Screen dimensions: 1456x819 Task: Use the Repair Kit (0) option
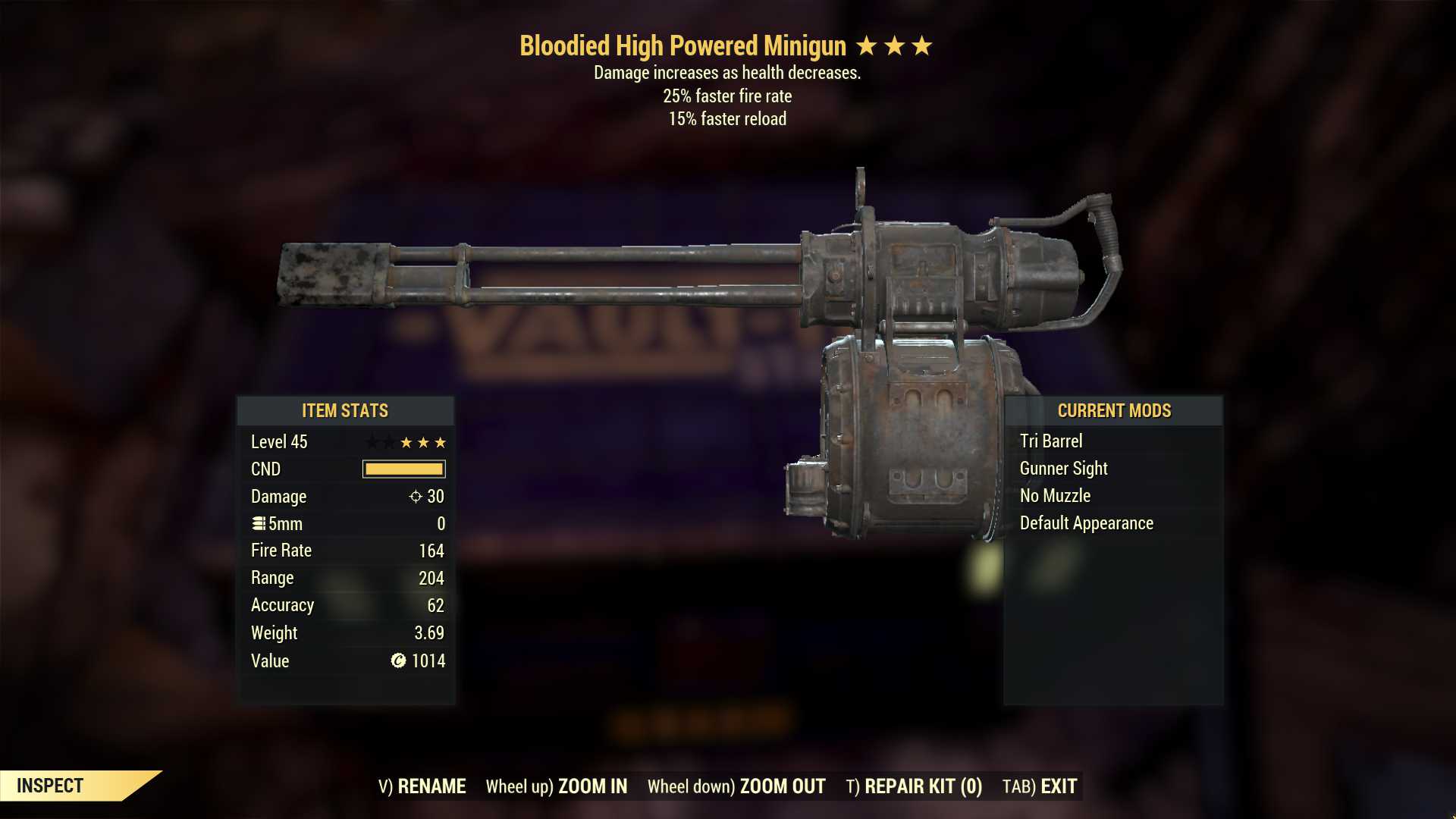pyautogui.click(x=914, y=786)
